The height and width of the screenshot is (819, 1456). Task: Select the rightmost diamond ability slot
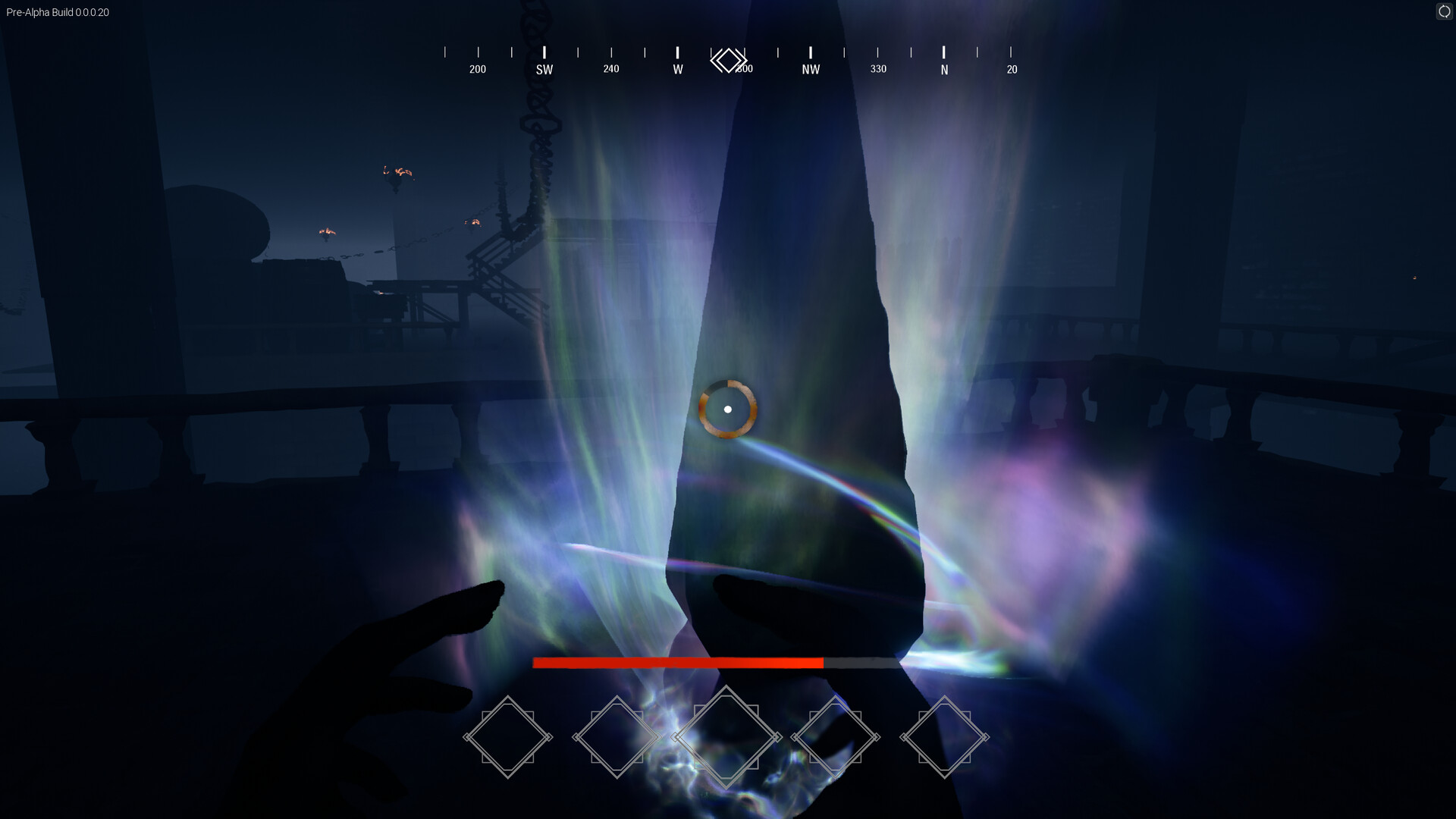[946, 736]
